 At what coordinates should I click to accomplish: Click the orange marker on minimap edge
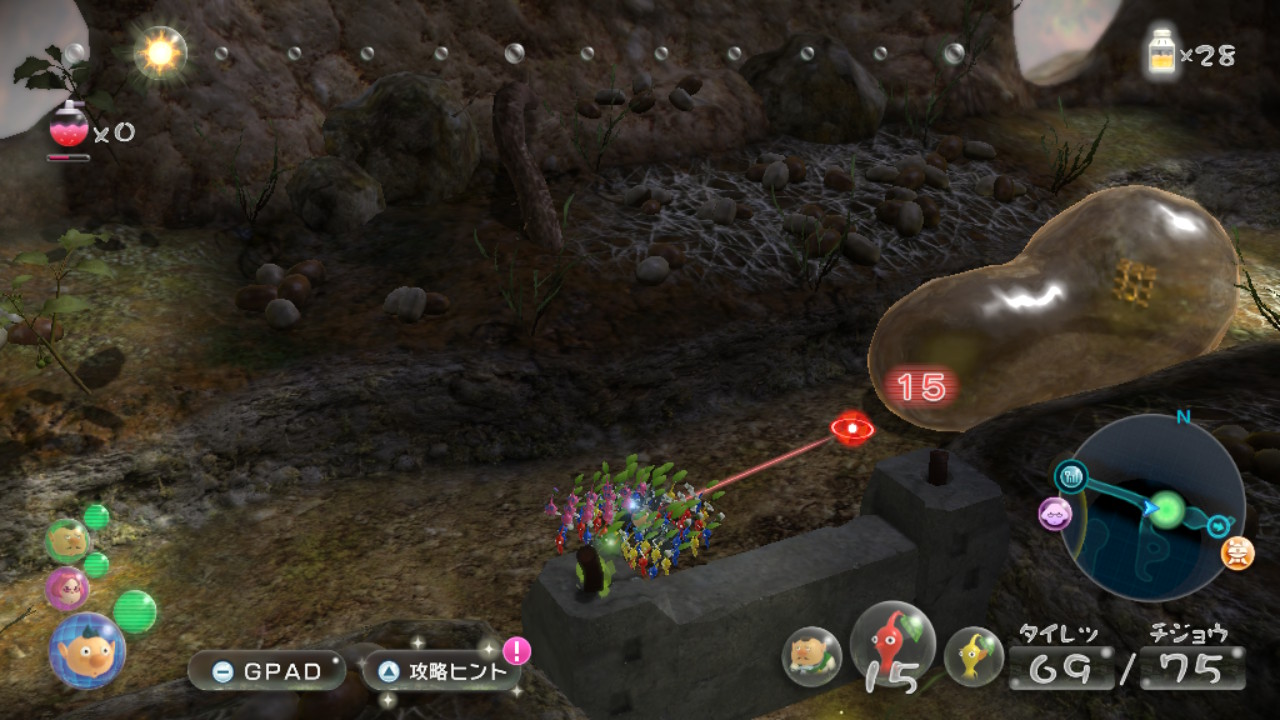click(x=1238, y=552)
